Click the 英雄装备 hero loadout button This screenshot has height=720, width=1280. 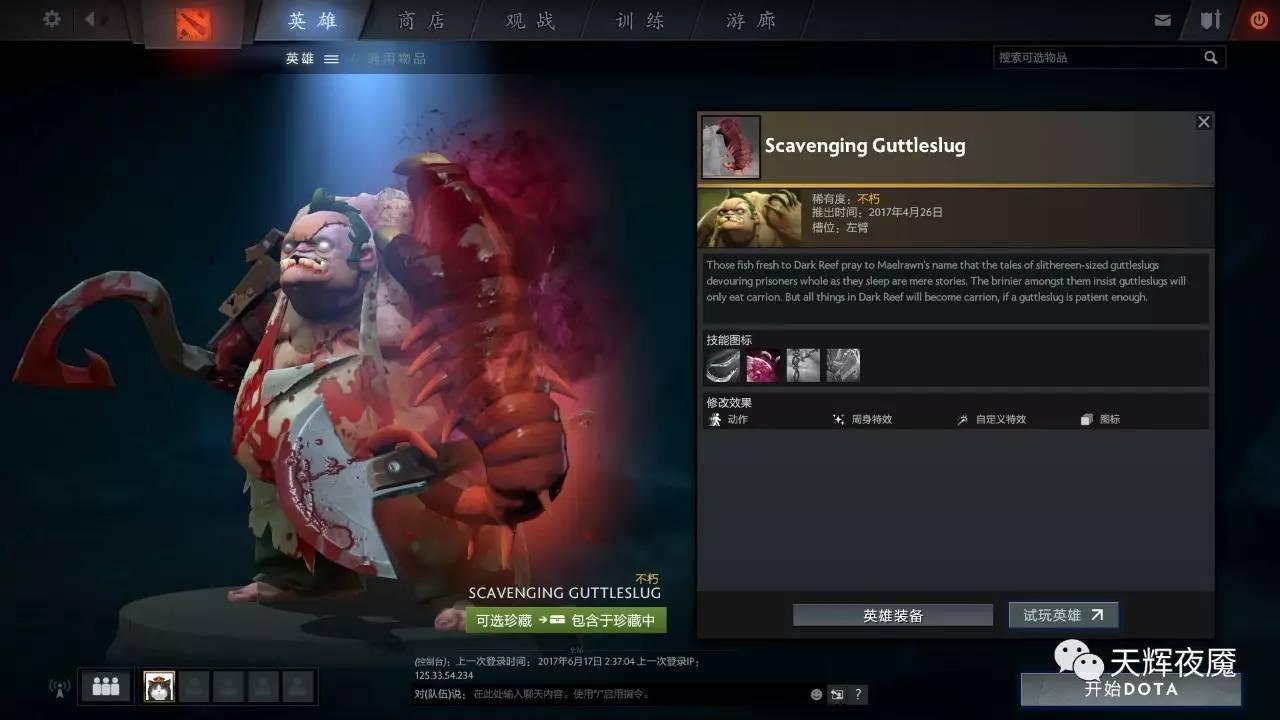coord(892,614)
